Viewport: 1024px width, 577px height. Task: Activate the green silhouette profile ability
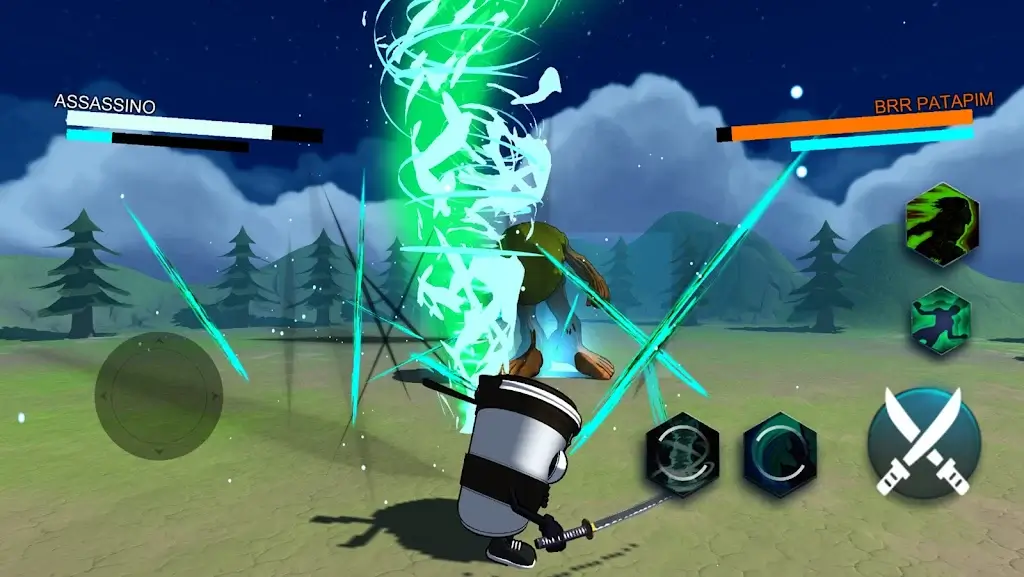(941, 223)
